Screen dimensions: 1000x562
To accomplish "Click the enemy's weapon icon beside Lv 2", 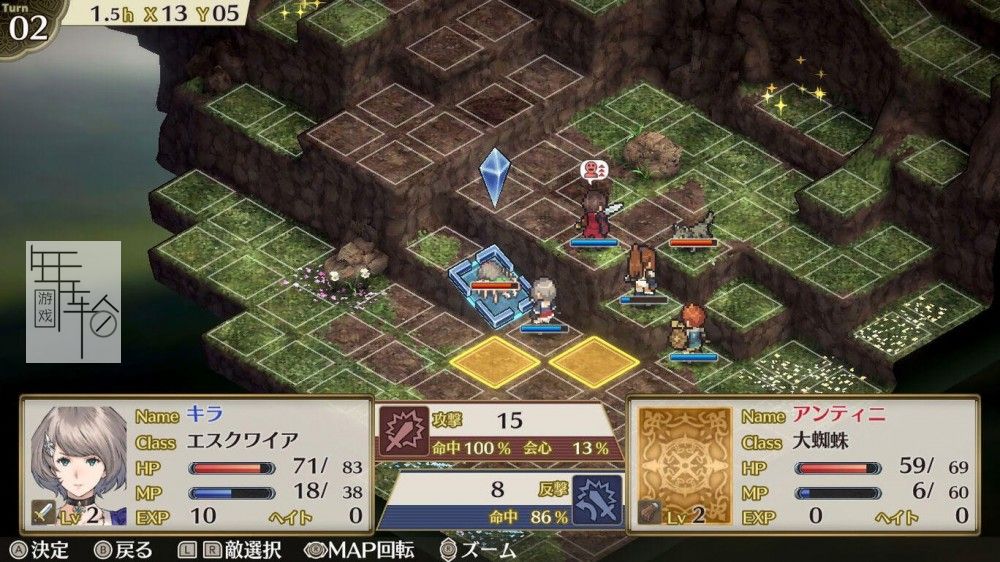I will coord(651,513).
